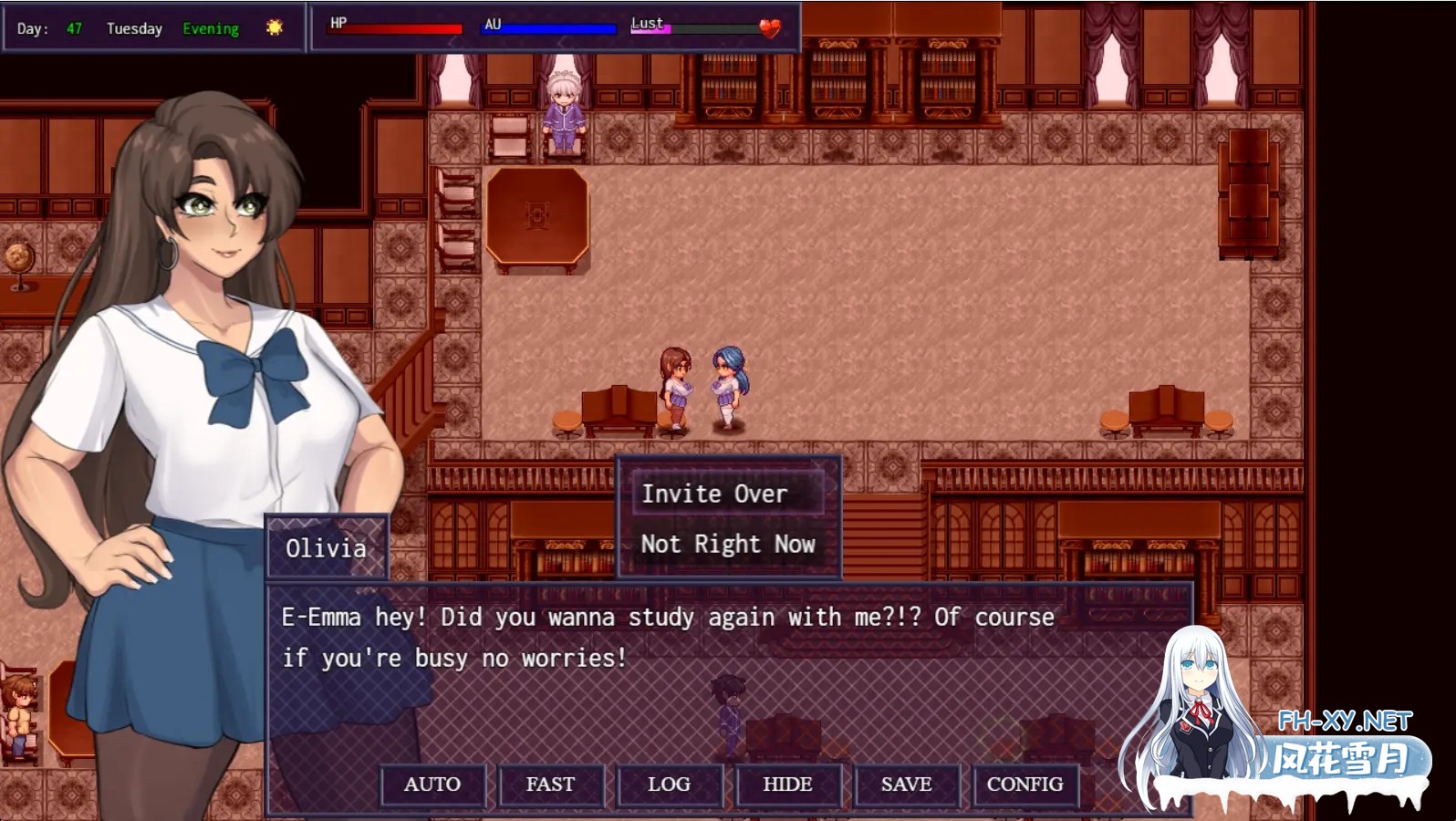Turn on AUTO dialogue advance
1456x821 pixels.
pyautogui.click(x=432, y=785)
